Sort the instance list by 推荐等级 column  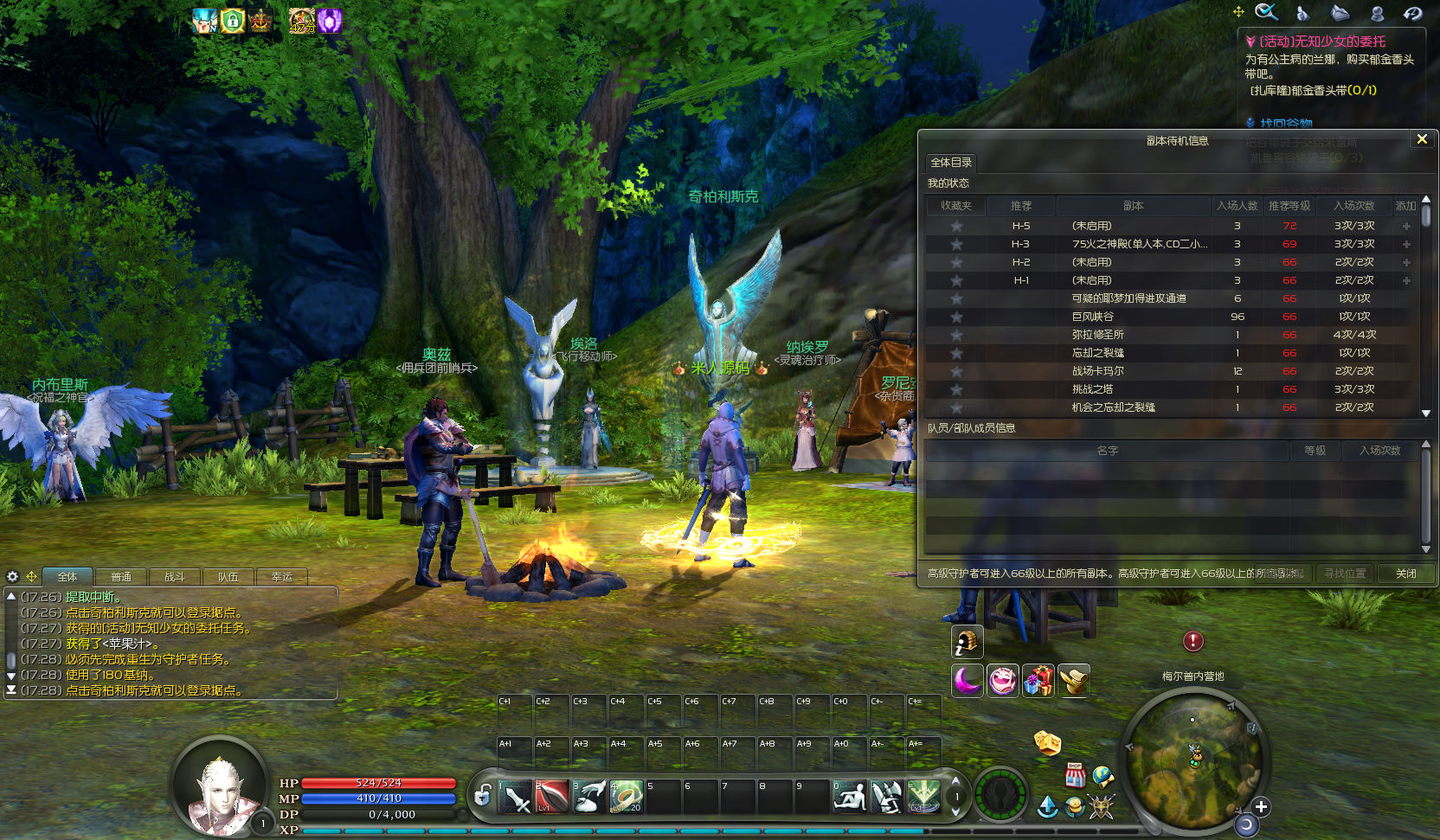click(x=1289, y=206)
